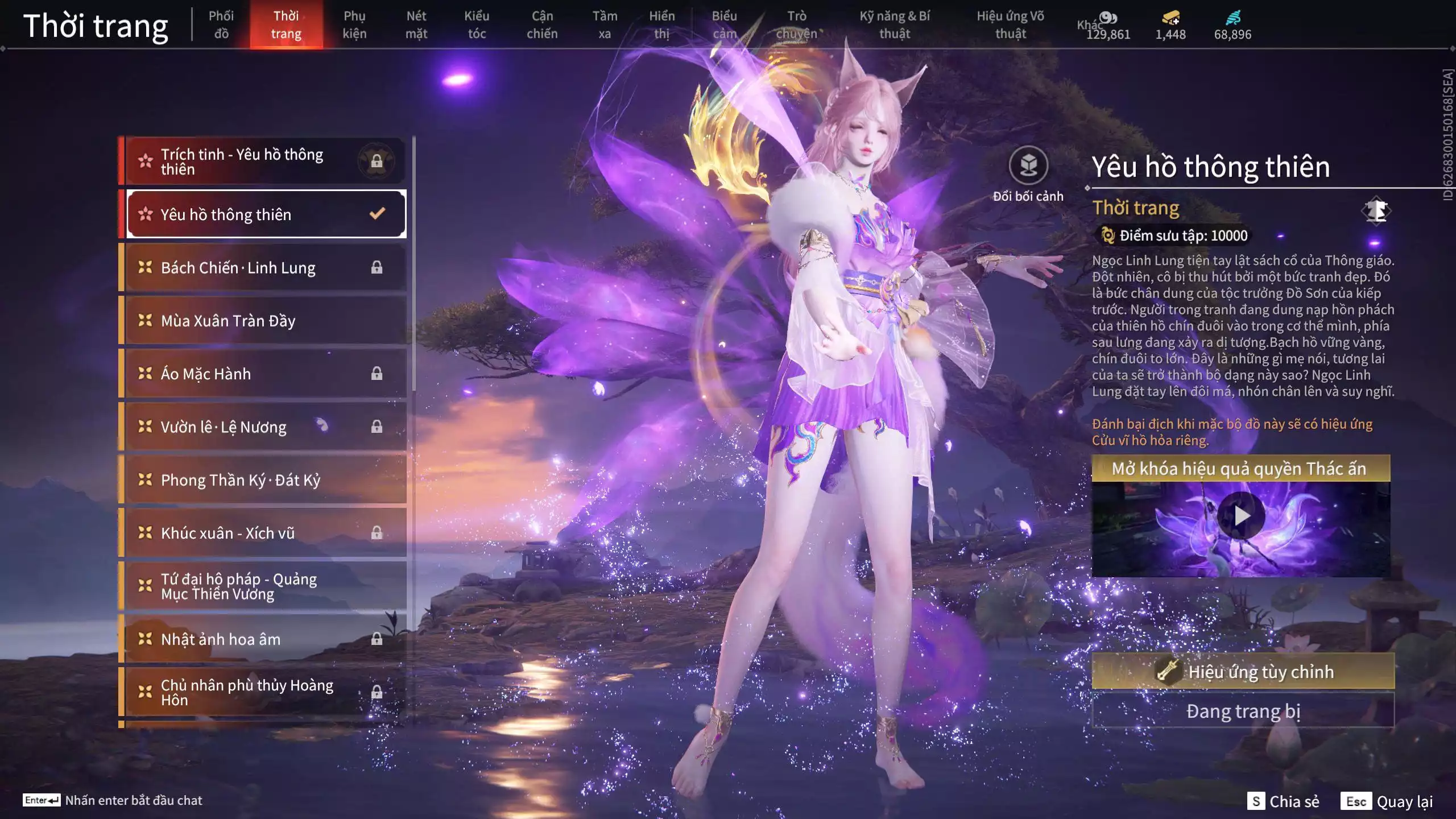
Task: Click the Đang trang bị button
Action: (x=1243, y=711)
